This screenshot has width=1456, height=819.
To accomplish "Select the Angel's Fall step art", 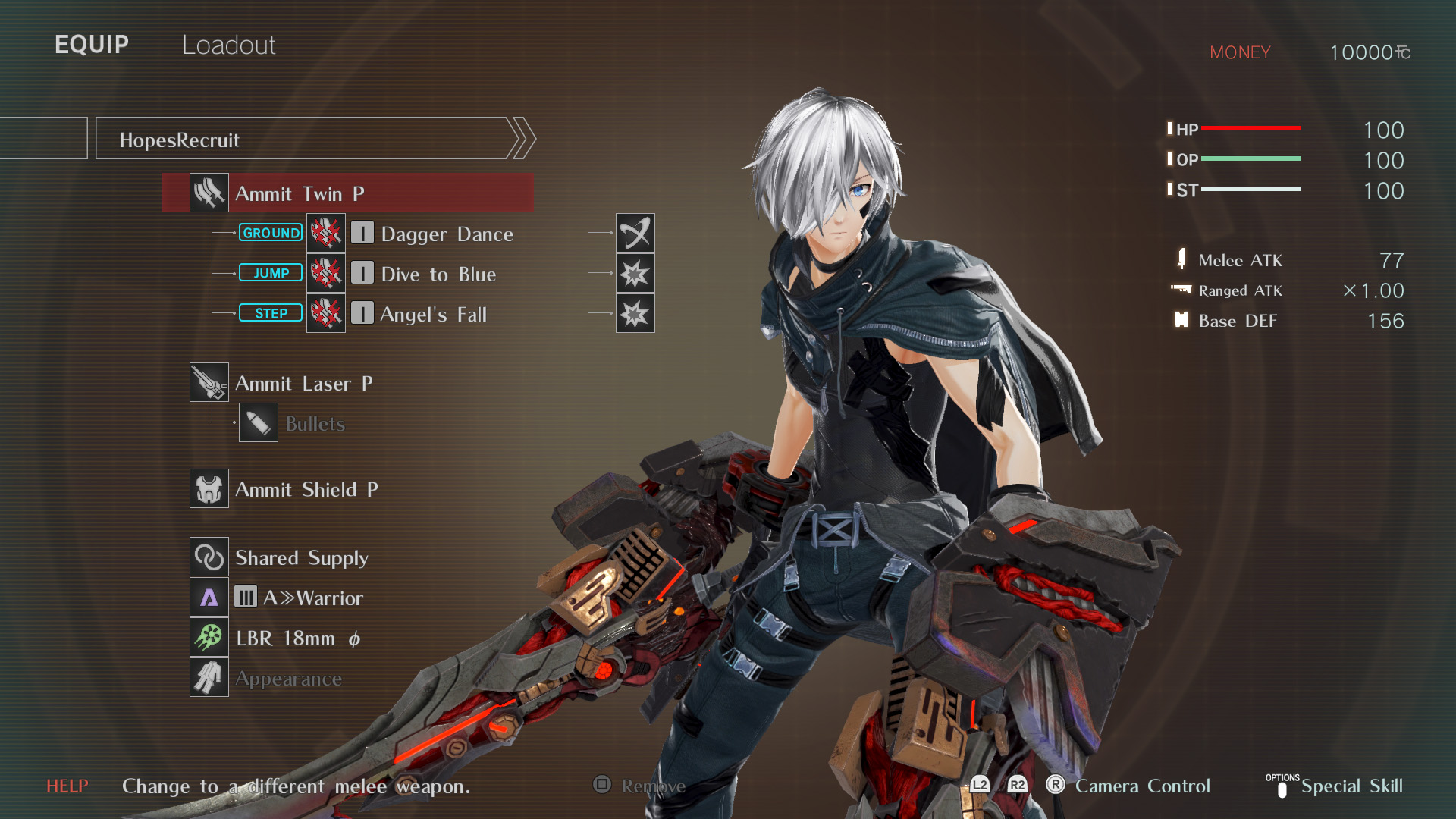I will [432, 314].
